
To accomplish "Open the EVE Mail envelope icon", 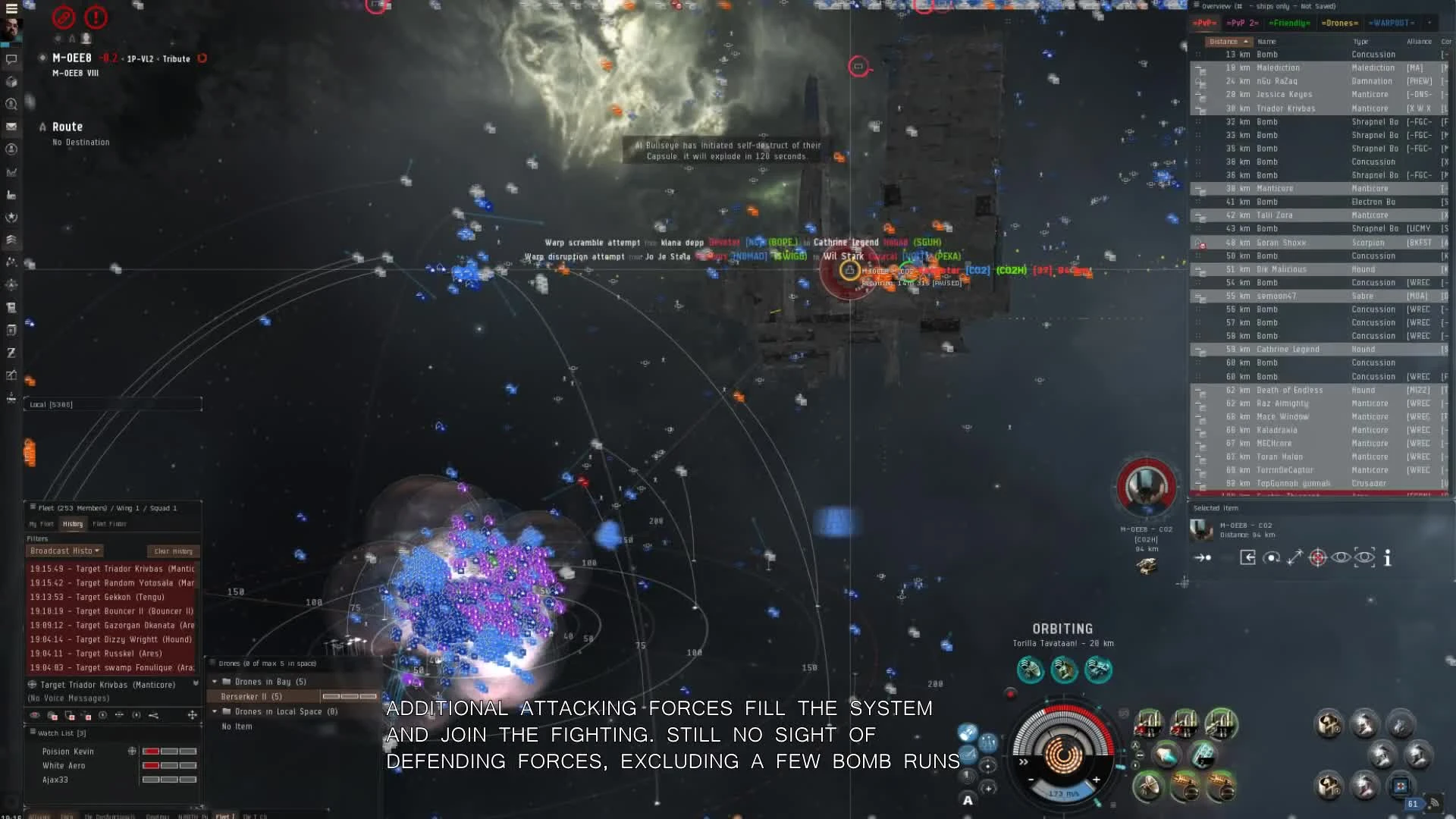I will tap(12, 125).
